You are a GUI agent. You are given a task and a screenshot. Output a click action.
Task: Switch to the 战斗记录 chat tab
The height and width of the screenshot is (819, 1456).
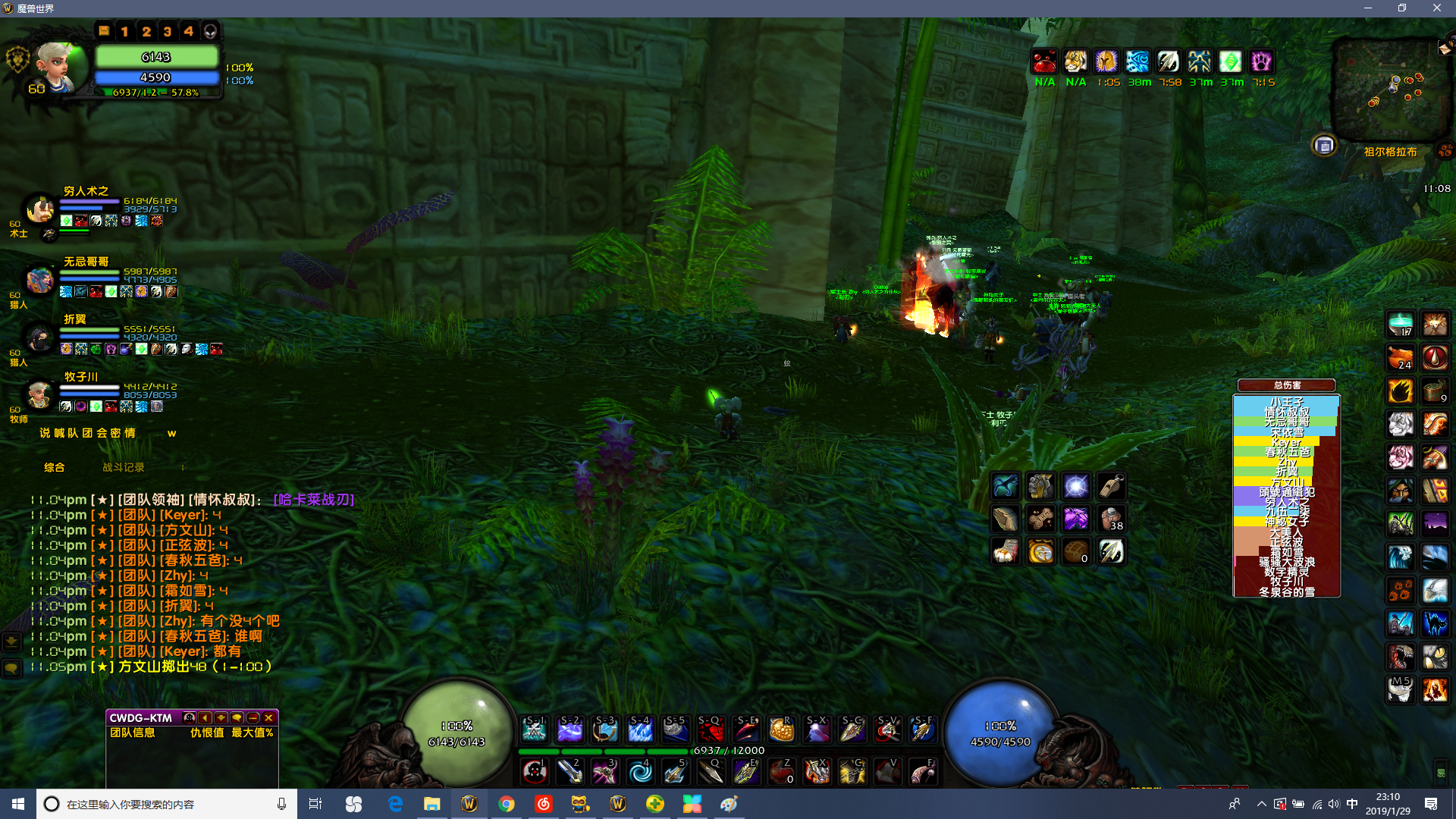click(123, 467)
